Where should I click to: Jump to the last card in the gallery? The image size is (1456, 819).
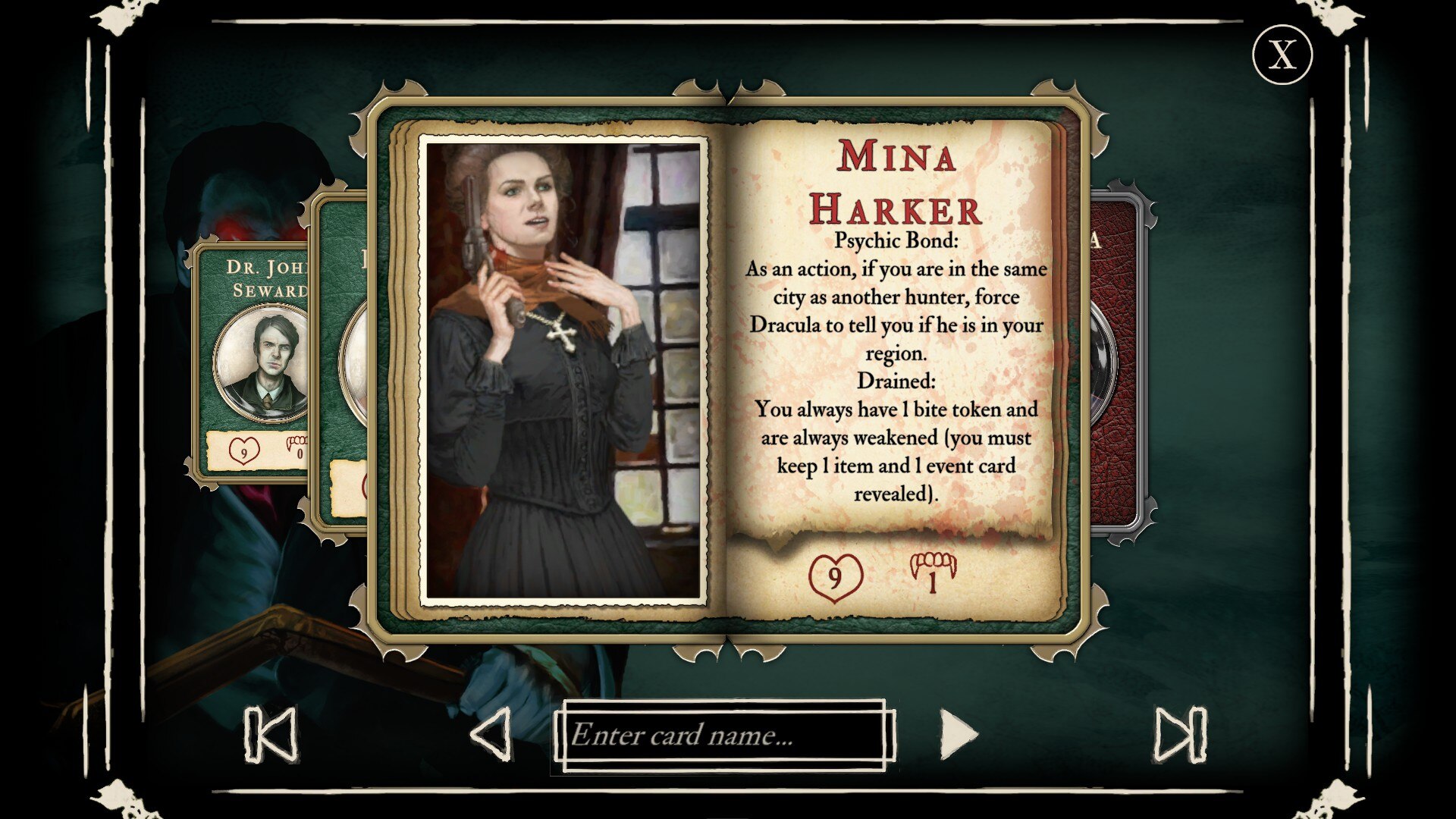click(1179, 734)
